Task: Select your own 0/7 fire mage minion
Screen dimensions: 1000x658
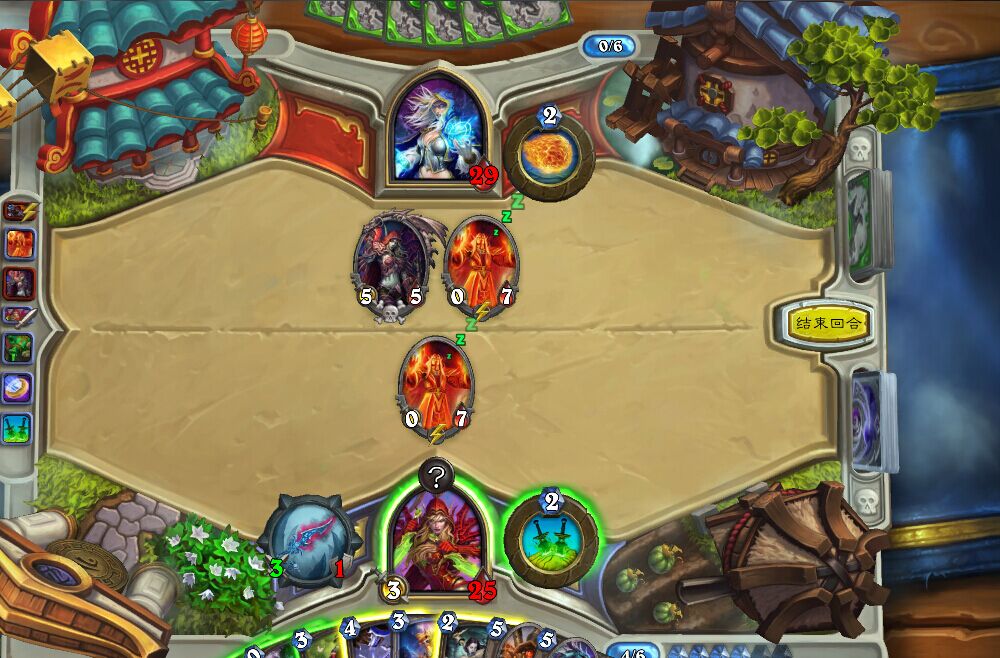Action: pos(436,385)
